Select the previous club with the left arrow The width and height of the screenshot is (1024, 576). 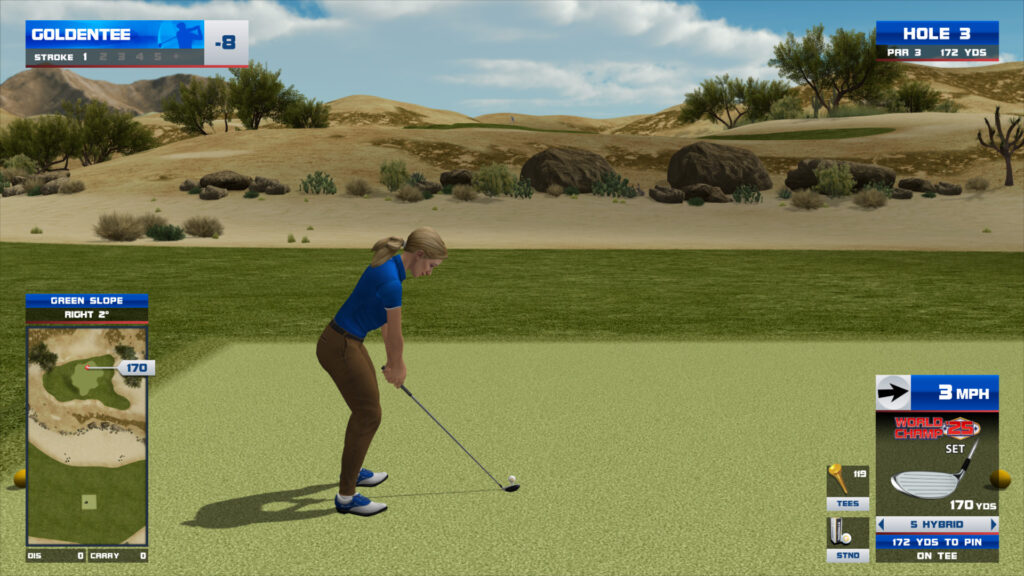click(x=881, y=524)
